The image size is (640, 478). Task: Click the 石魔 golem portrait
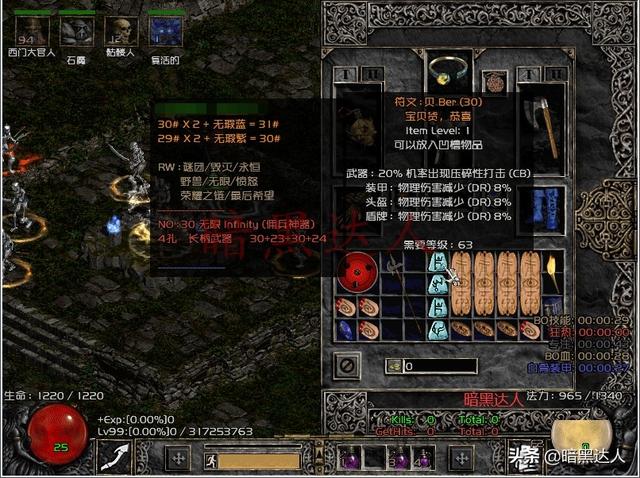pos(77,32)
